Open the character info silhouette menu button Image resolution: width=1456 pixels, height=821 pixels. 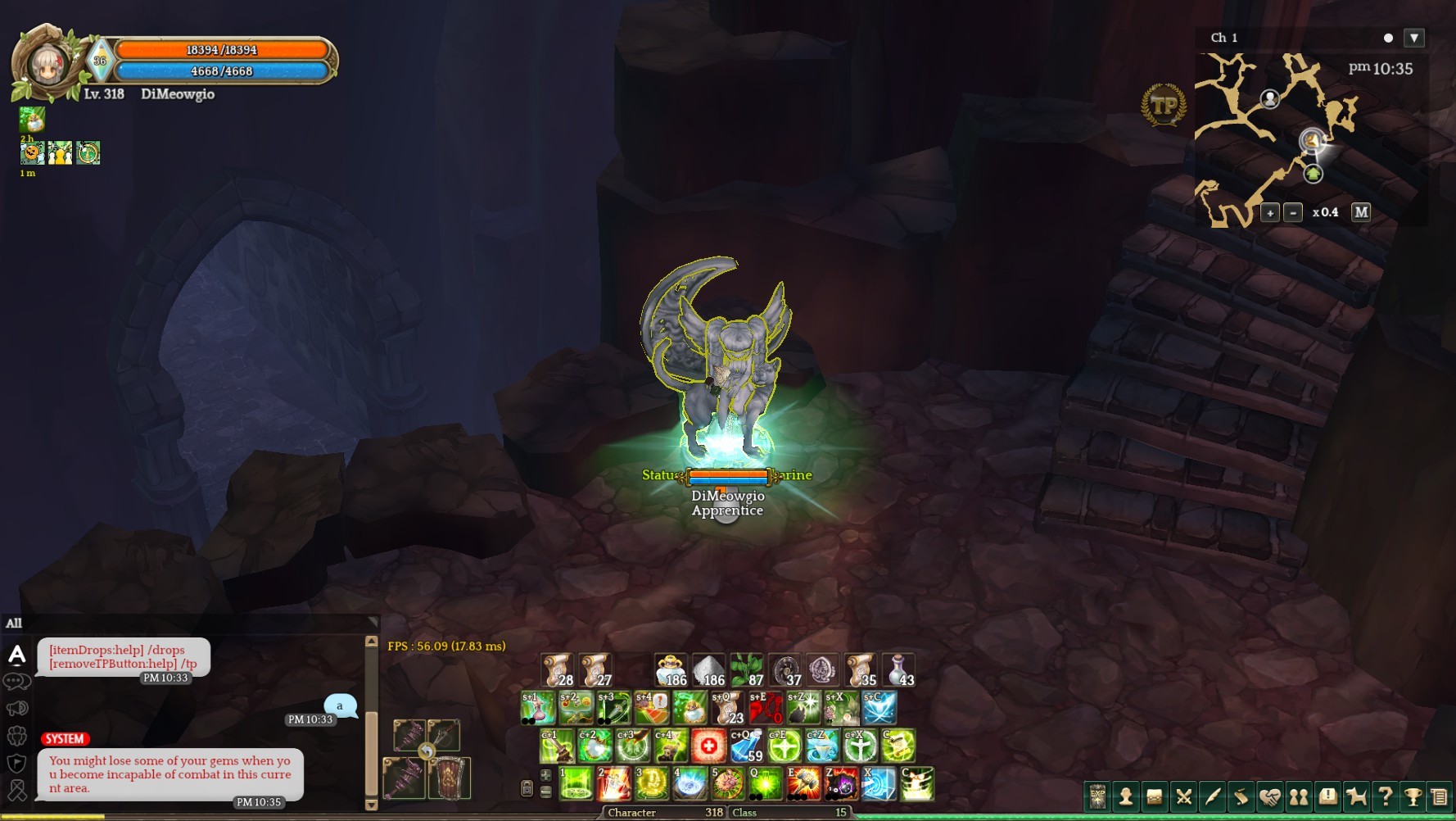point(1126,796)
